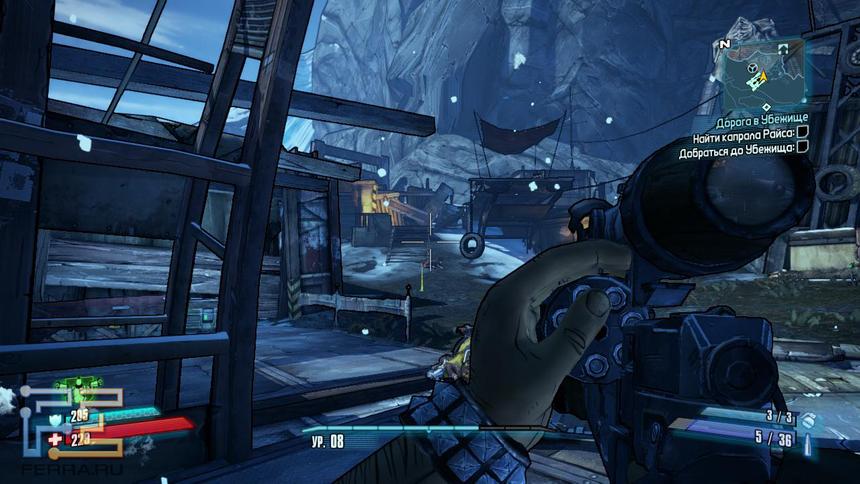Click the diamond waypoint below the minimap
This screenshot has height=484, width=860.
tap(765, 106)
